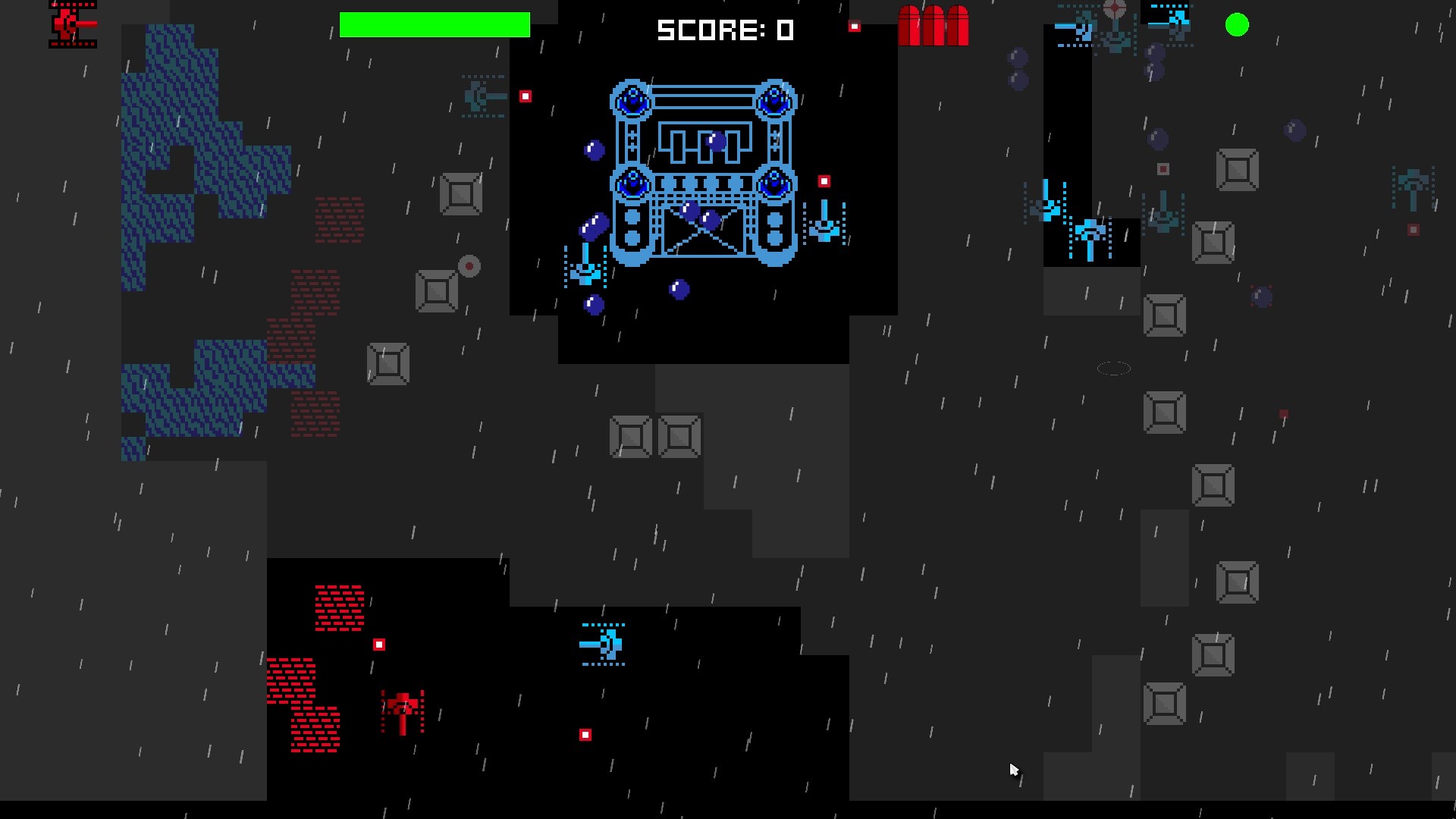1456x819 pixels.
Task: Click the green circle indicator top-right
Action: pyautogui.click(x=1238, y=25)
